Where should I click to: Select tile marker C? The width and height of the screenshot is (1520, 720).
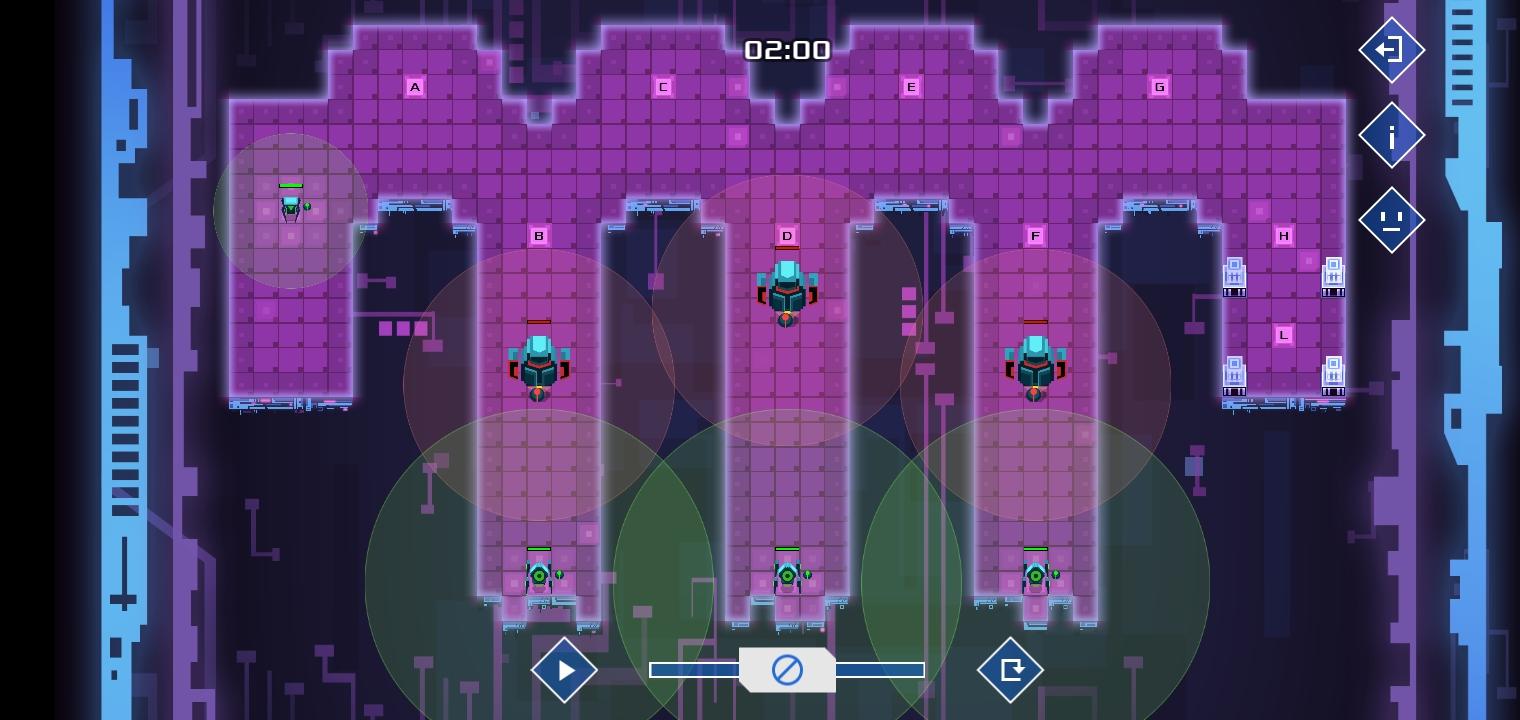coord(663,87)
